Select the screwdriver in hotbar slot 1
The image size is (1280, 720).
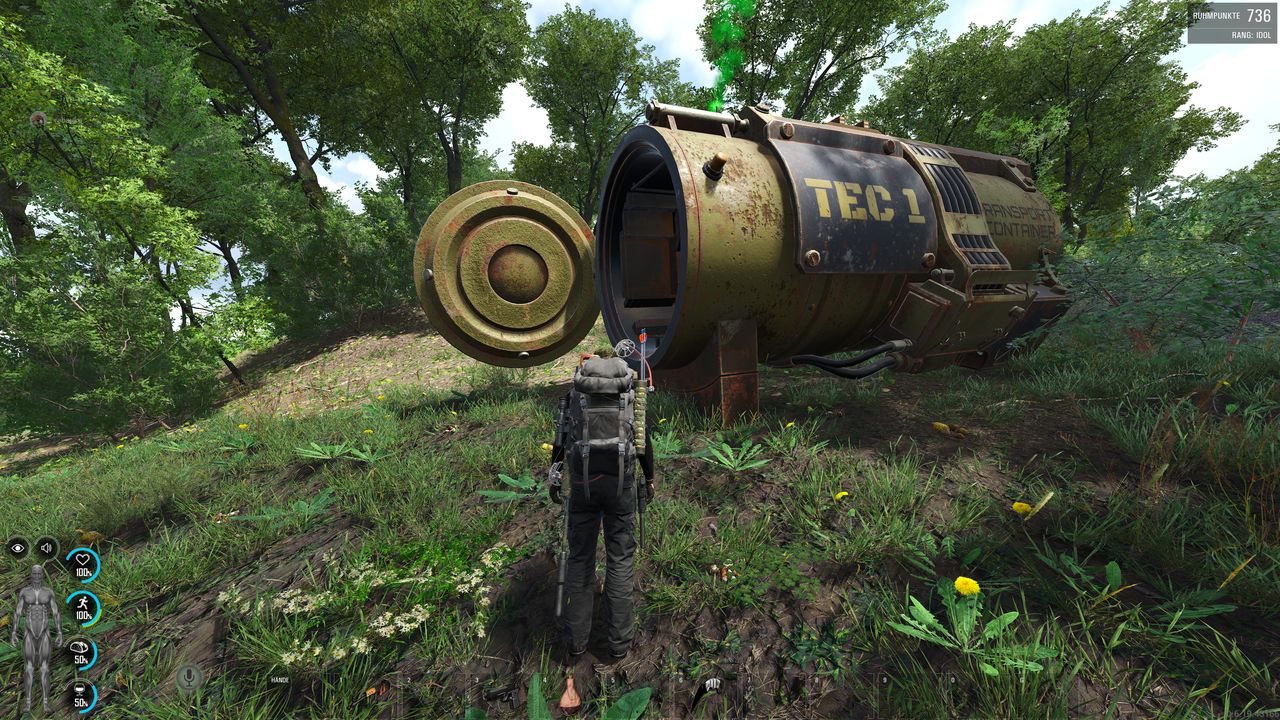click(x=373, y=692)
